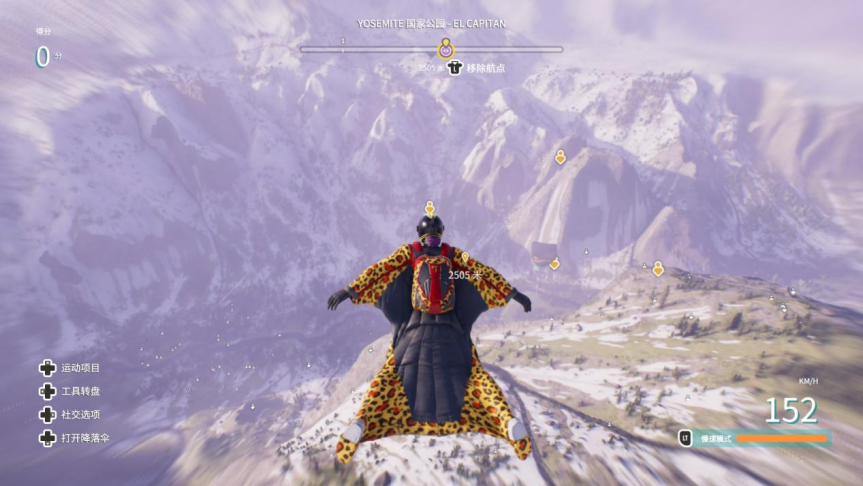Click the waypoint pin labeled 2505米
This screenshot has height=486, width=863.
464,260
